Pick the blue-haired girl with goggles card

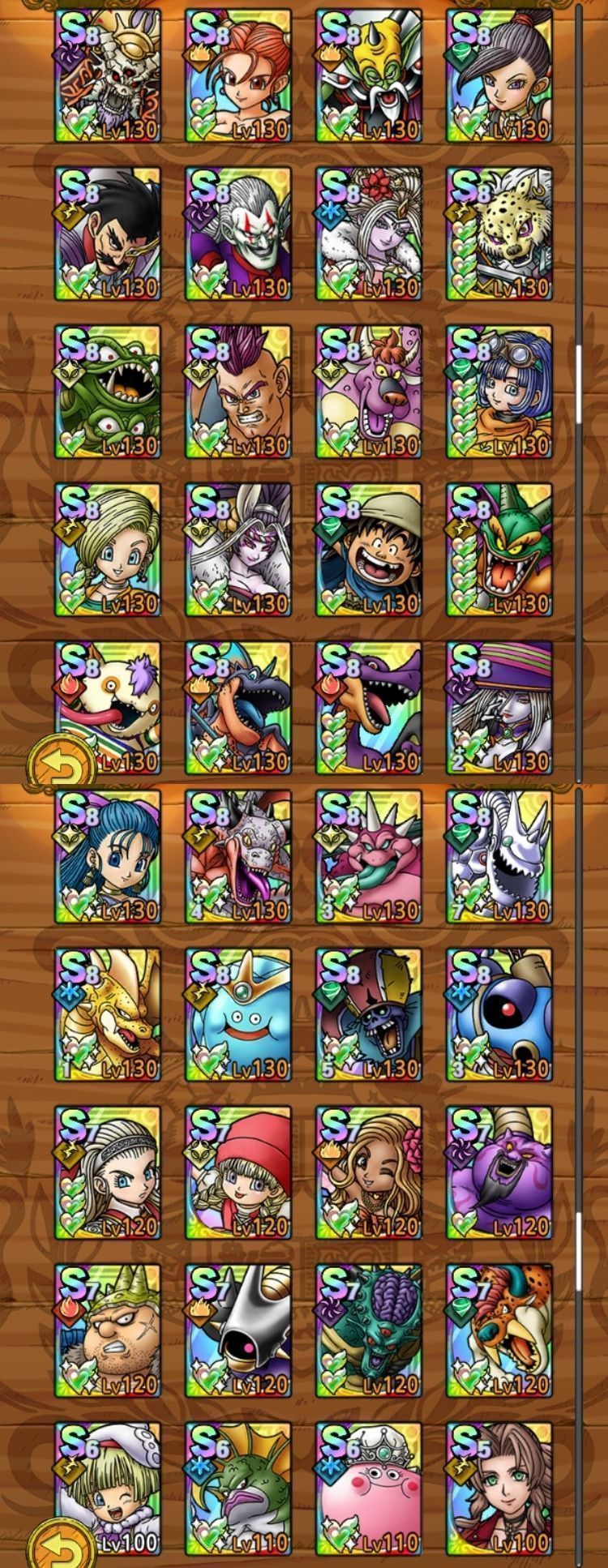(499, 392)
